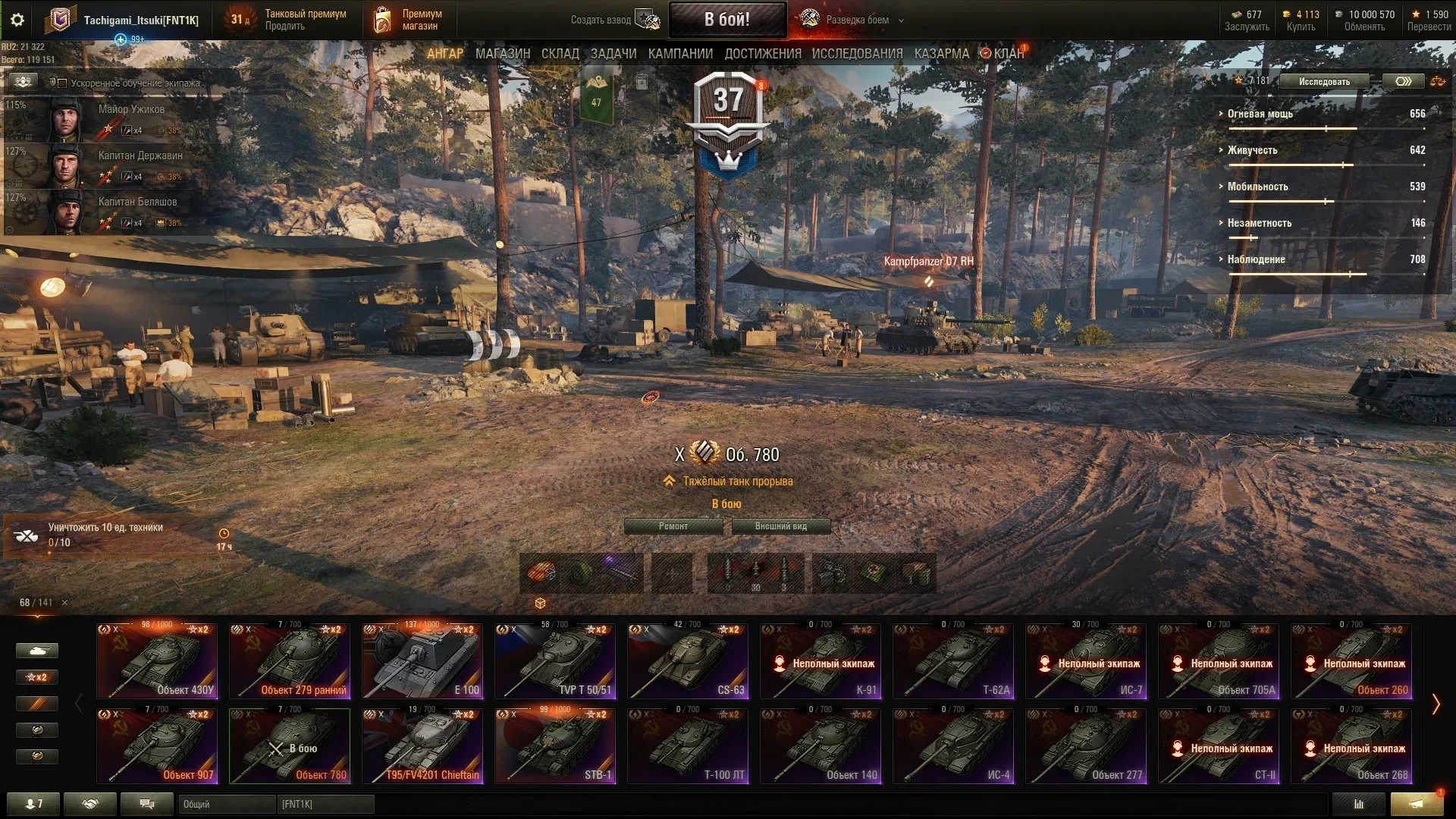Open the ИССЛЕДОВАНИЯ tab
Screen dimensions: 1456x819
[857, 54]
